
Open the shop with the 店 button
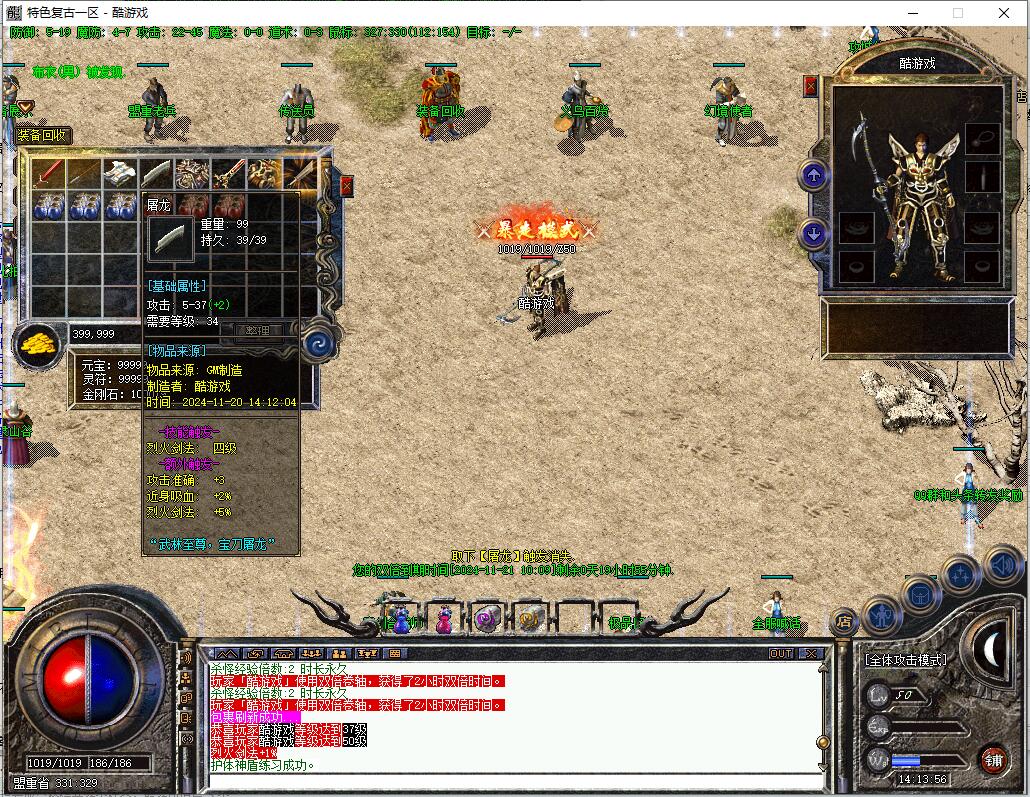coord(845,622)
